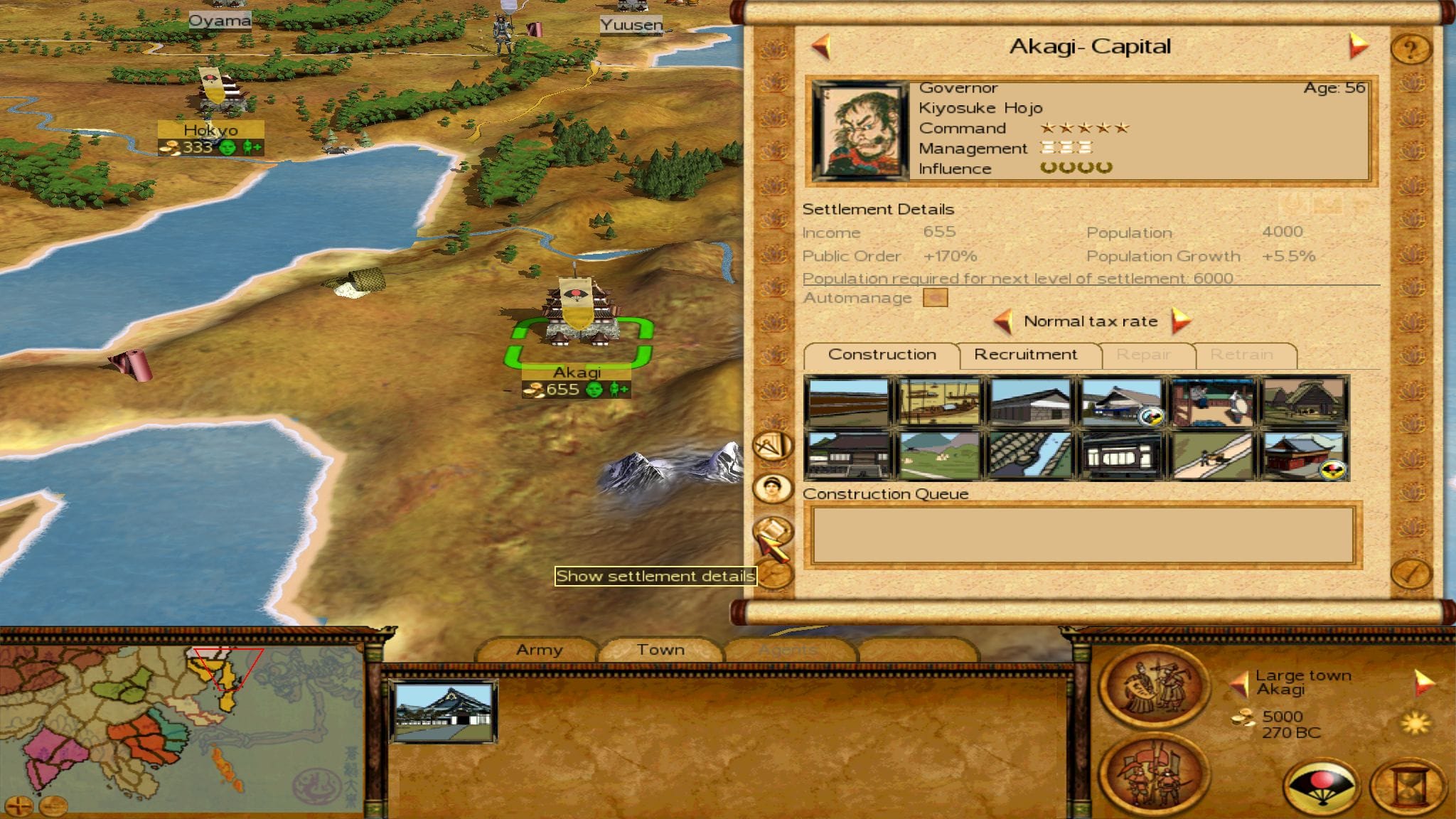Select the Construction tab
1456x819 pixels.
click(882, 355)
